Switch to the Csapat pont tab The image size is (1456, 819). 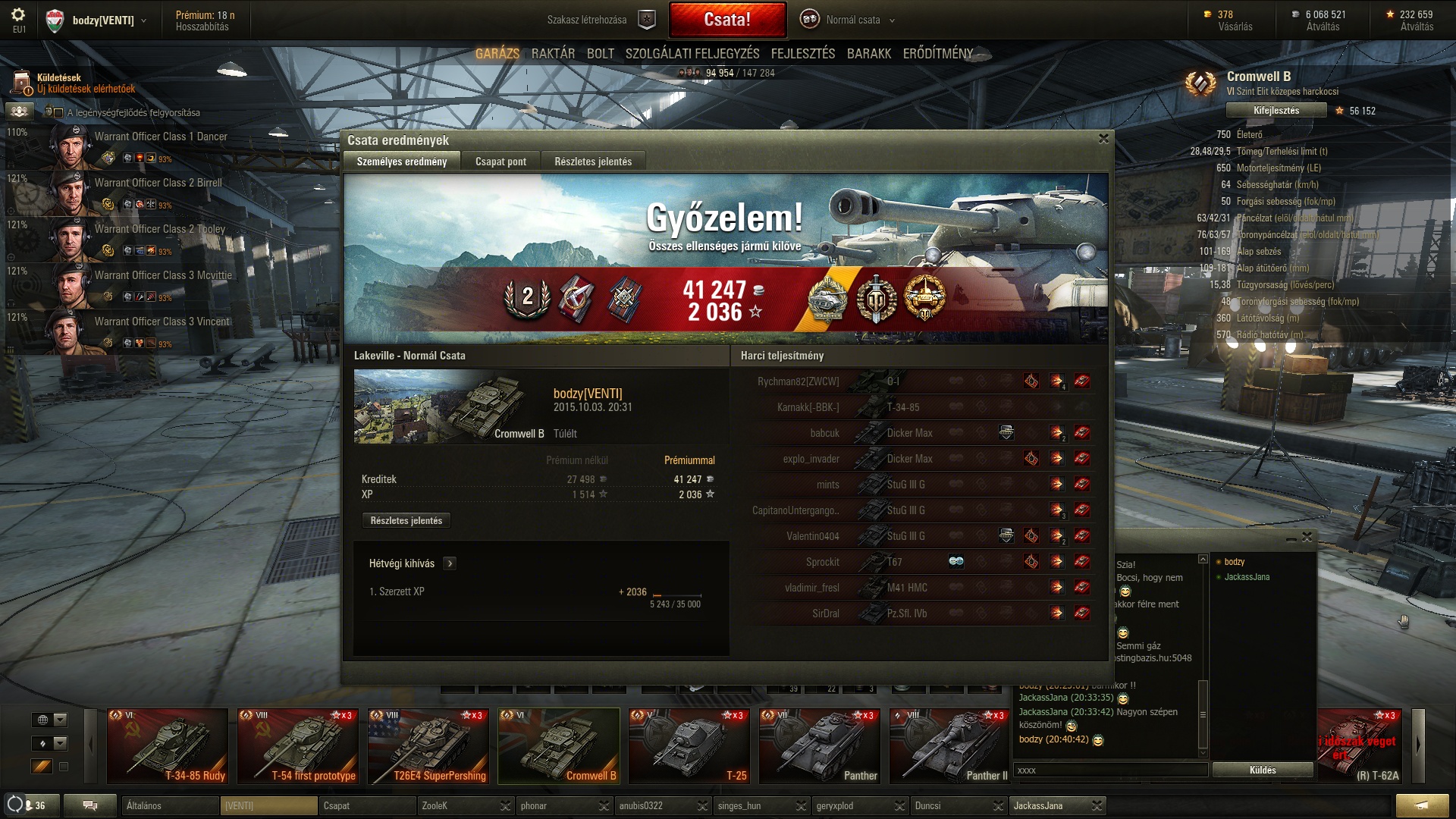[500, 162]
